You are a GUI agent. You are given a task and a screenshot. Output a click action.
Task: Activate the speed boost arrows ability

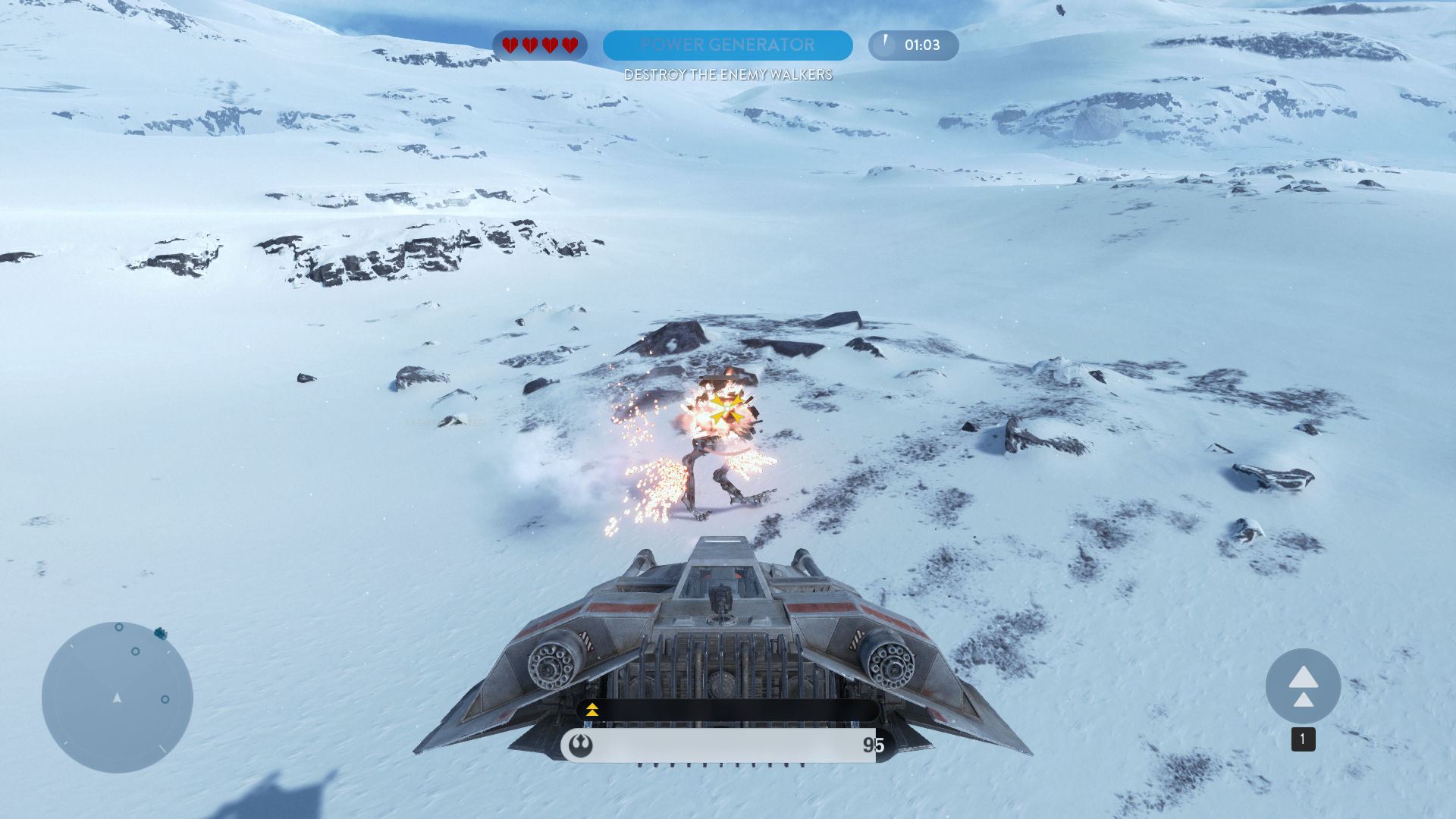[x=1303, y=686]
